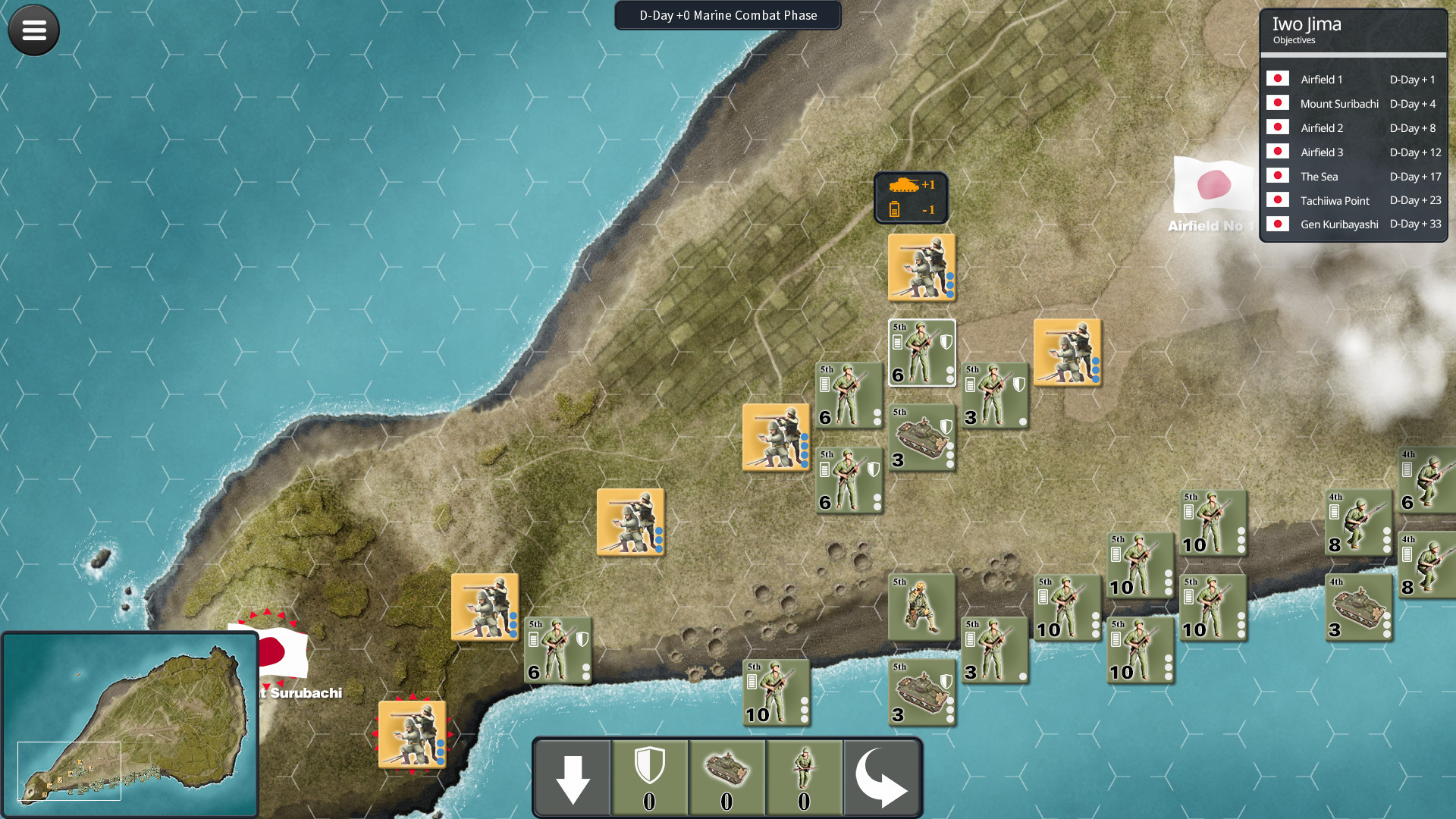Click the tank icon in the bottom toolbar
Screen dimensions: 1456x819
click(x=726, y=777)
